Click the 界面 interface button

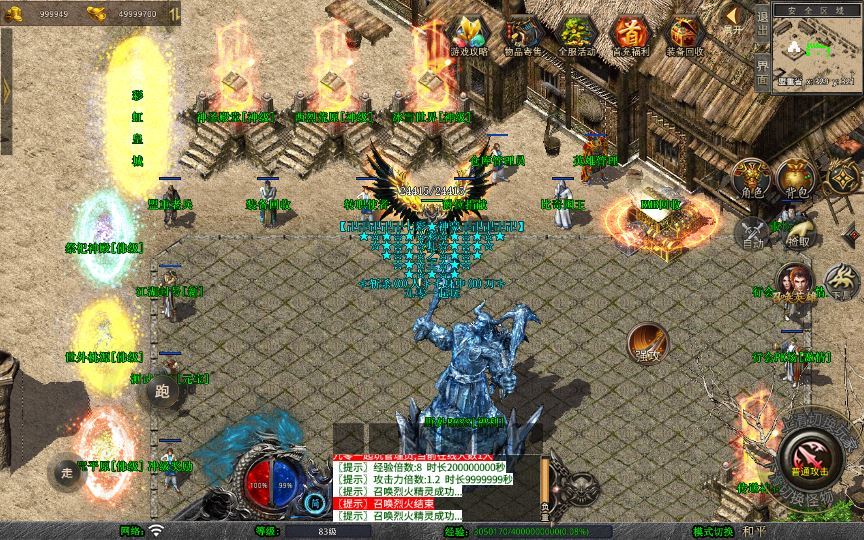(762, 72)
